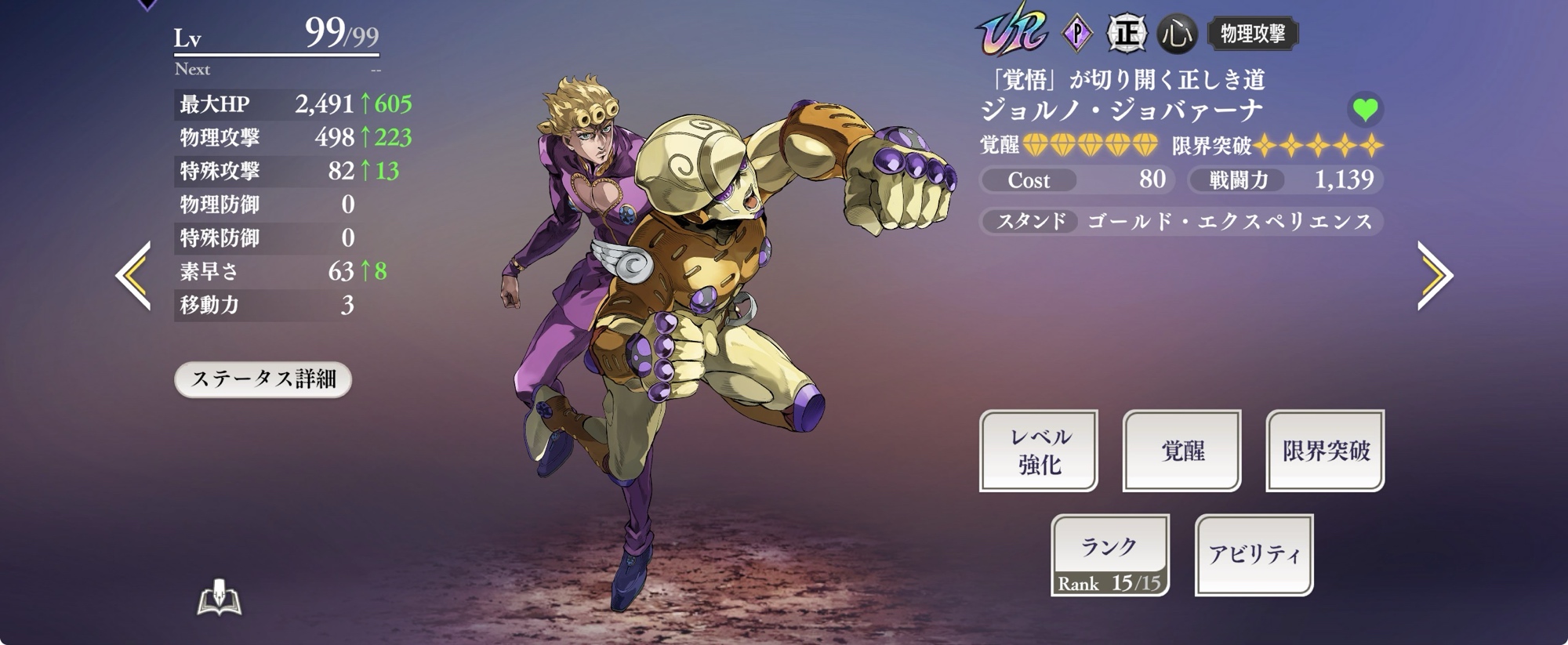This screenshot has height=645, width=1568.
Task: Select the 覚醒 awakening button
Action: 1181,451
